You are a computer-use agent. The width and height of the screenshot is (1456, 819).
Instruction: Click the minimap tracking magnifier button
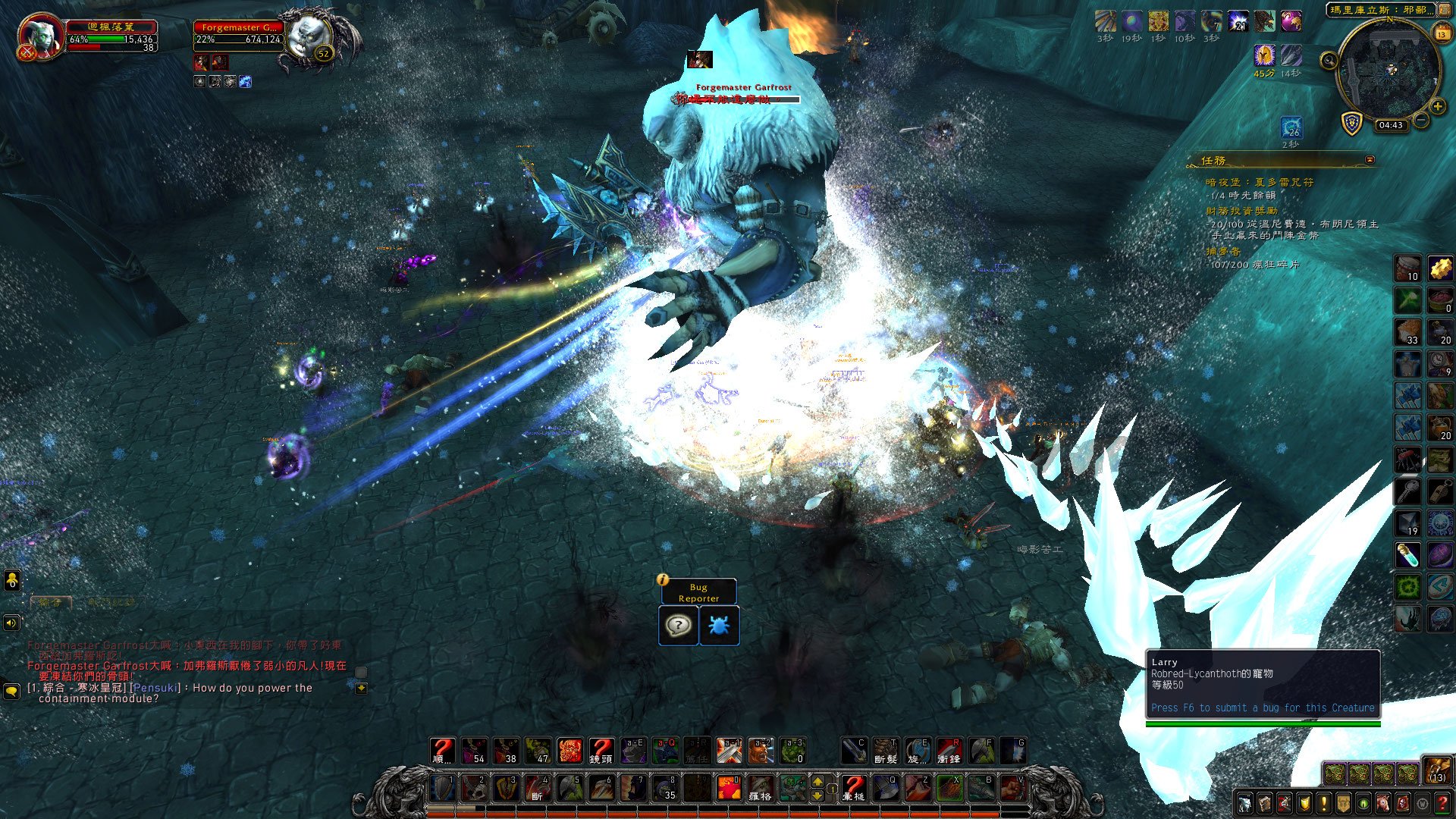pos(1329,61)
